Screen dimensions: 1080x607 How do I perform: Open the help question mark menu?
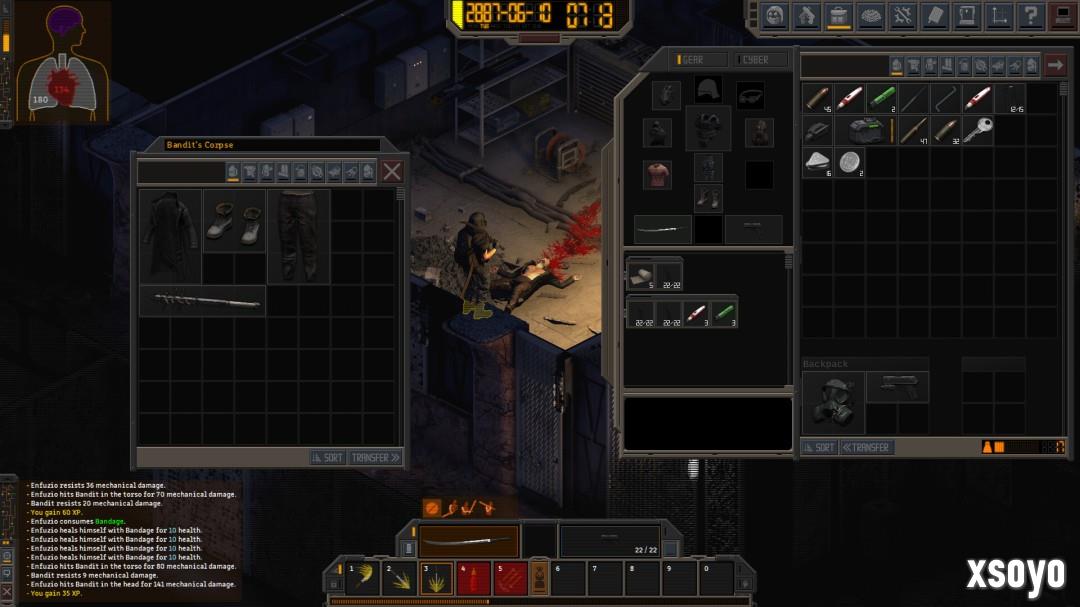coord(1029,16)
